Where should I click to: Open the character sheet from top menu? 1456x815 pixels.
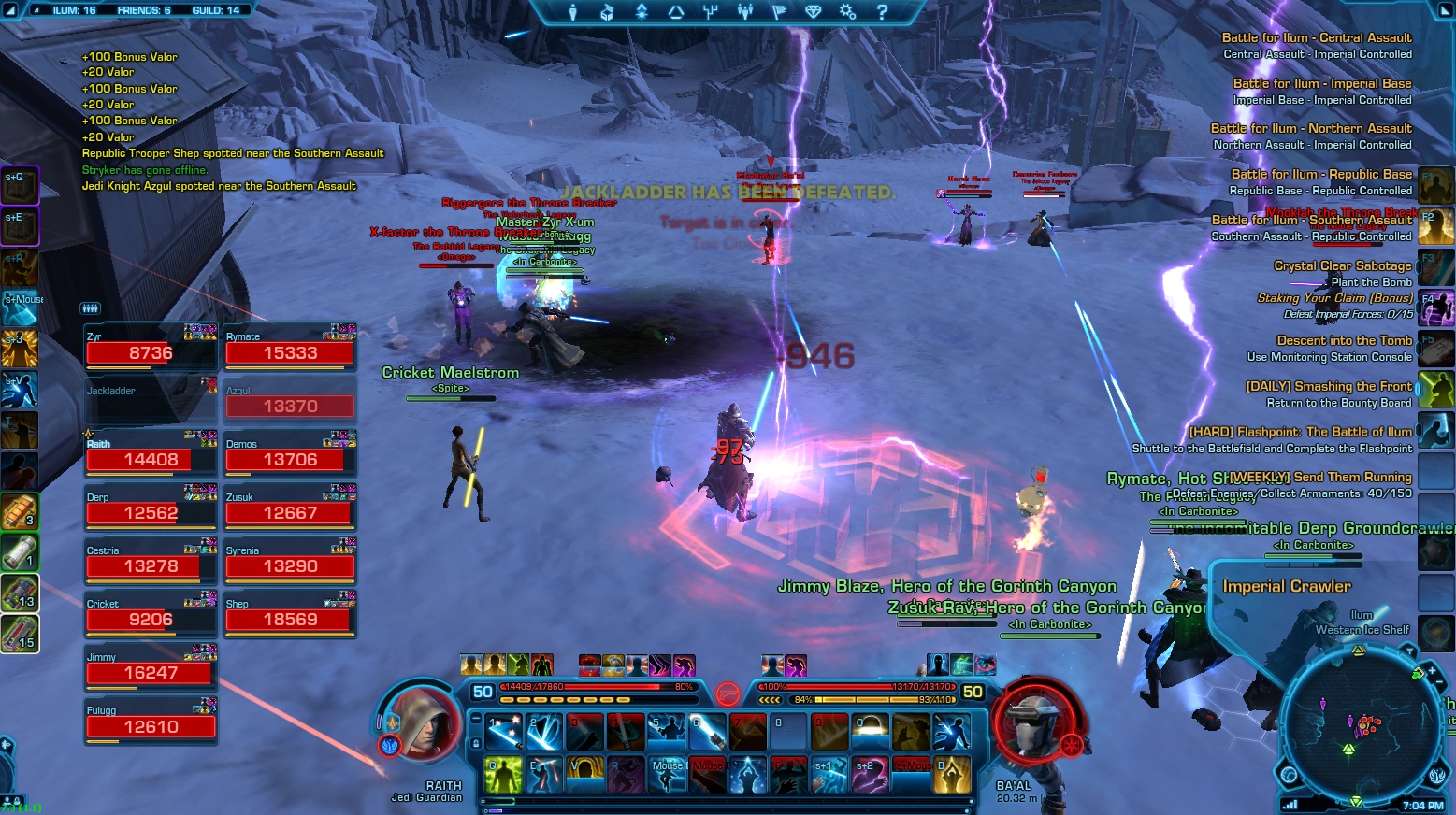(x=573, y=12)
